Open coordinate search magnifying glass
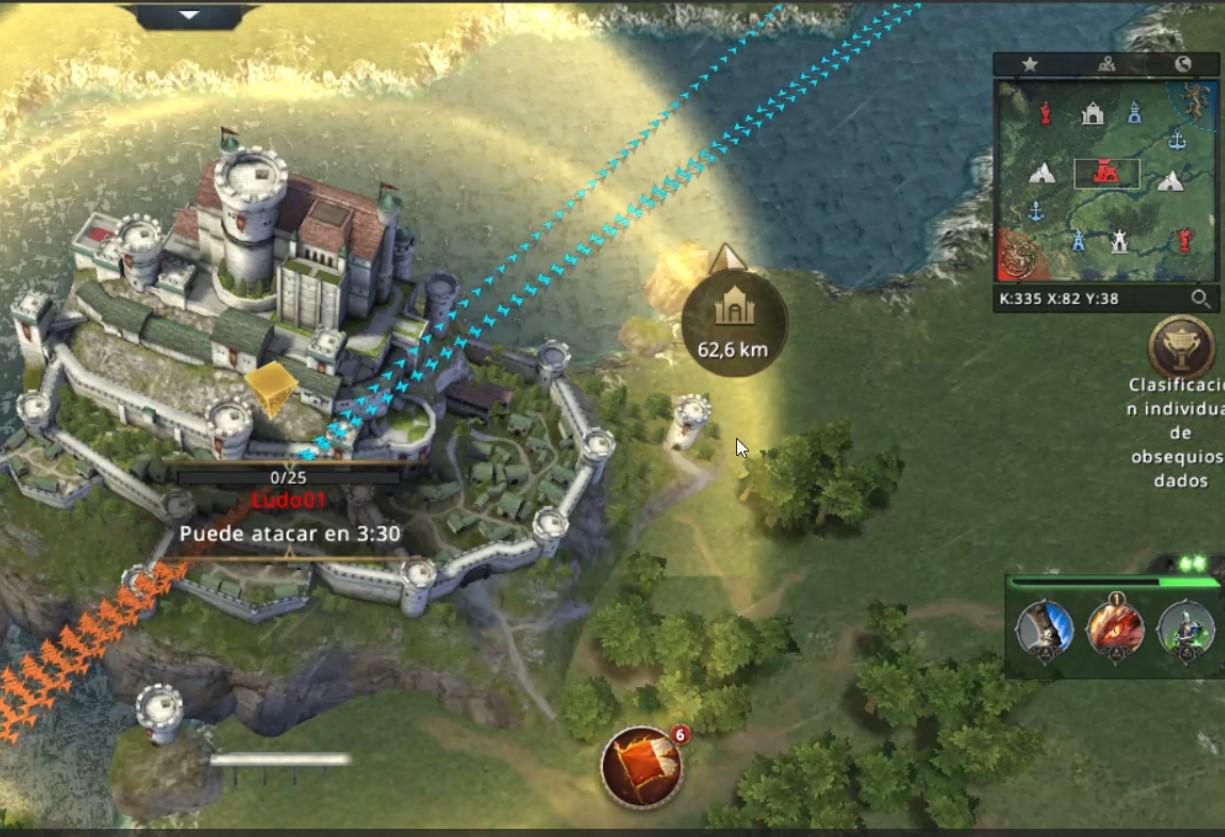The width and height of the screenshot is (1225, 837). pyautogui.click(x=1200, y=298)
